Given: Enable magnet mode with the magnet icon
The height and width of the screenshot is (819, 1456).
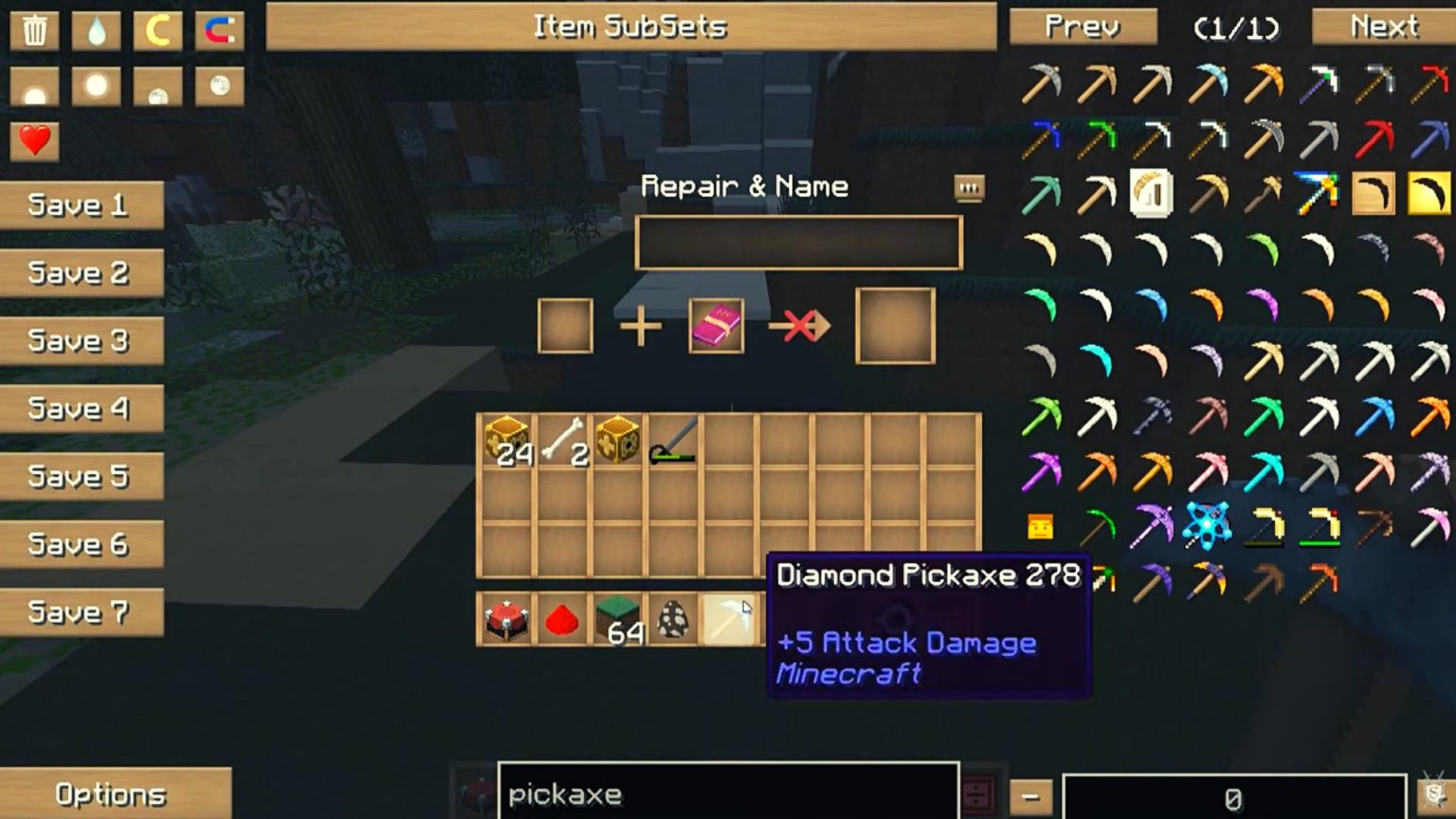Looking at the screenshot, I should [217, 29].
